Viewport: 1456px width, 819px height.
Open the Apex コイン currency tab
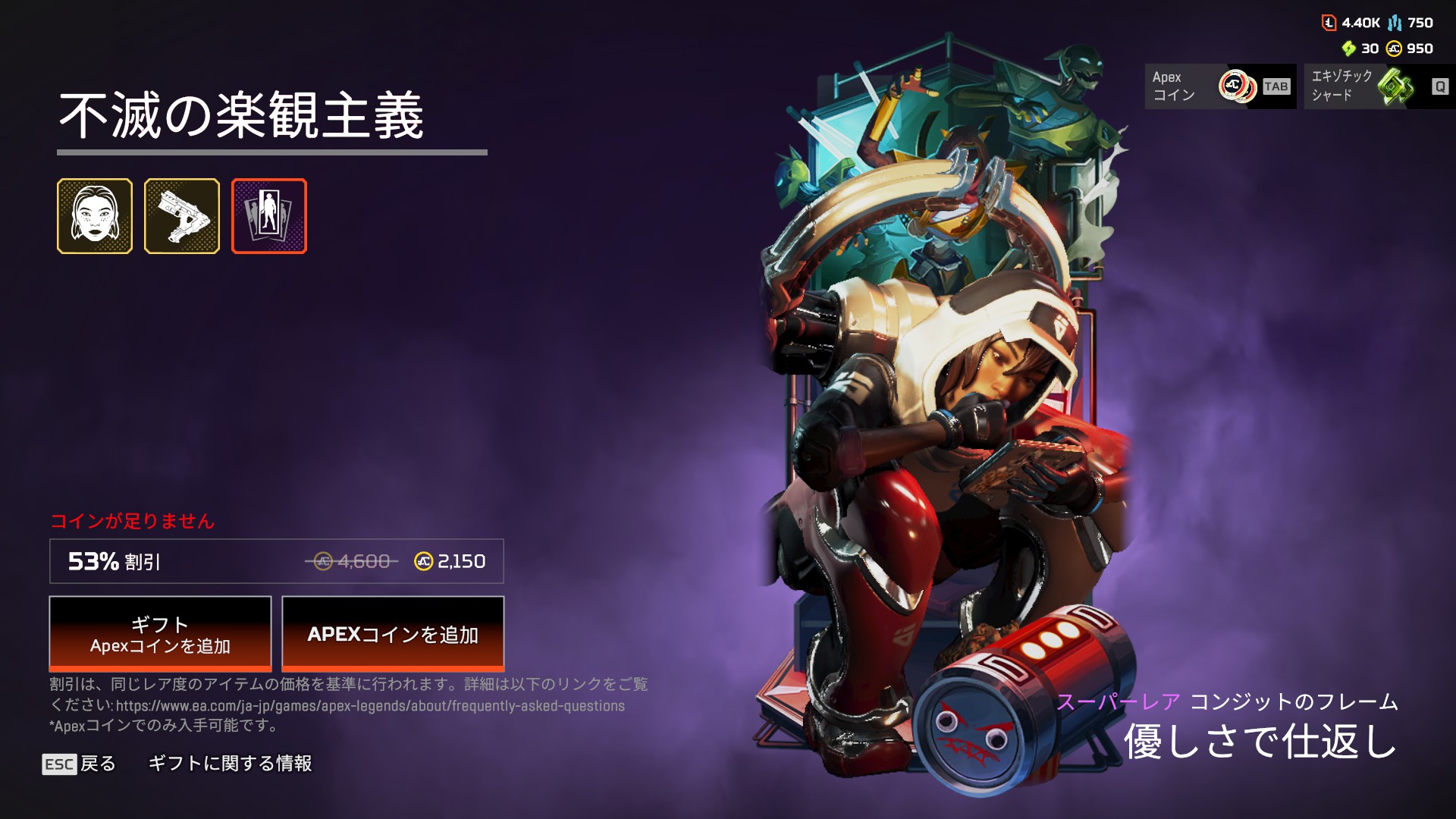(x=1219, y=86)
